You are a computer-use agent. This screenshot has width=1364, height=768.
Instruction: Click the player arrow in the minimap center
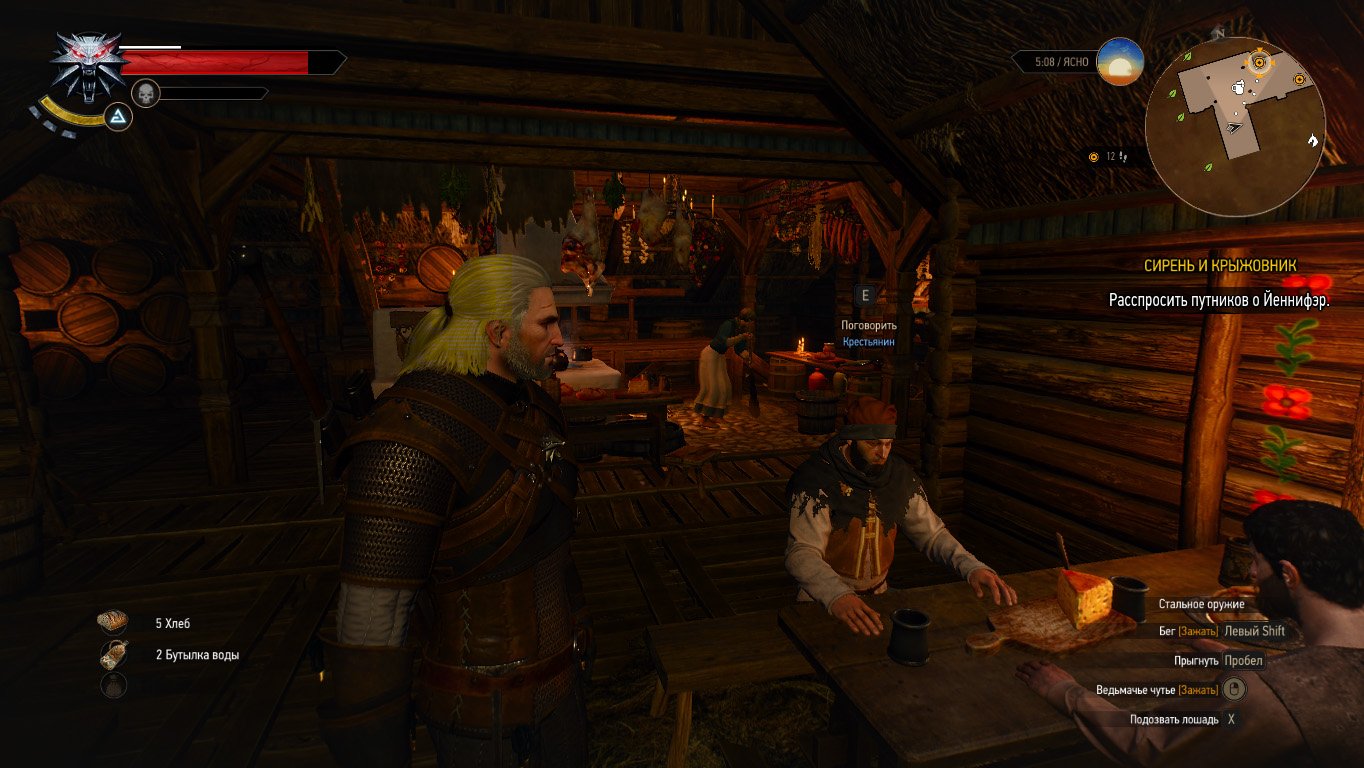[x=1233, y=128]
